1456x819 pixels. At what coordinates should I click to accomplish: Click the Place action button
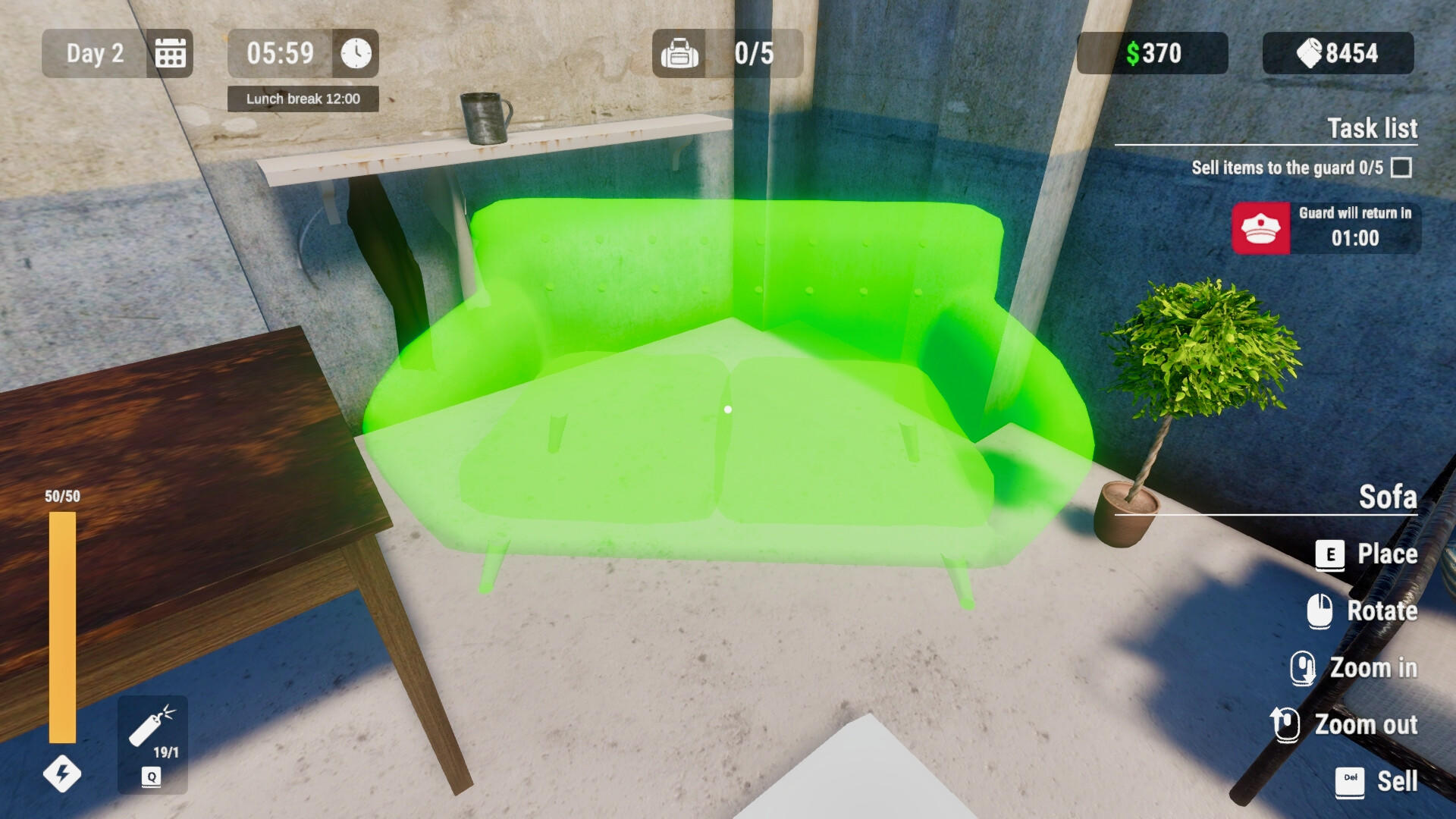[1387, 554]
